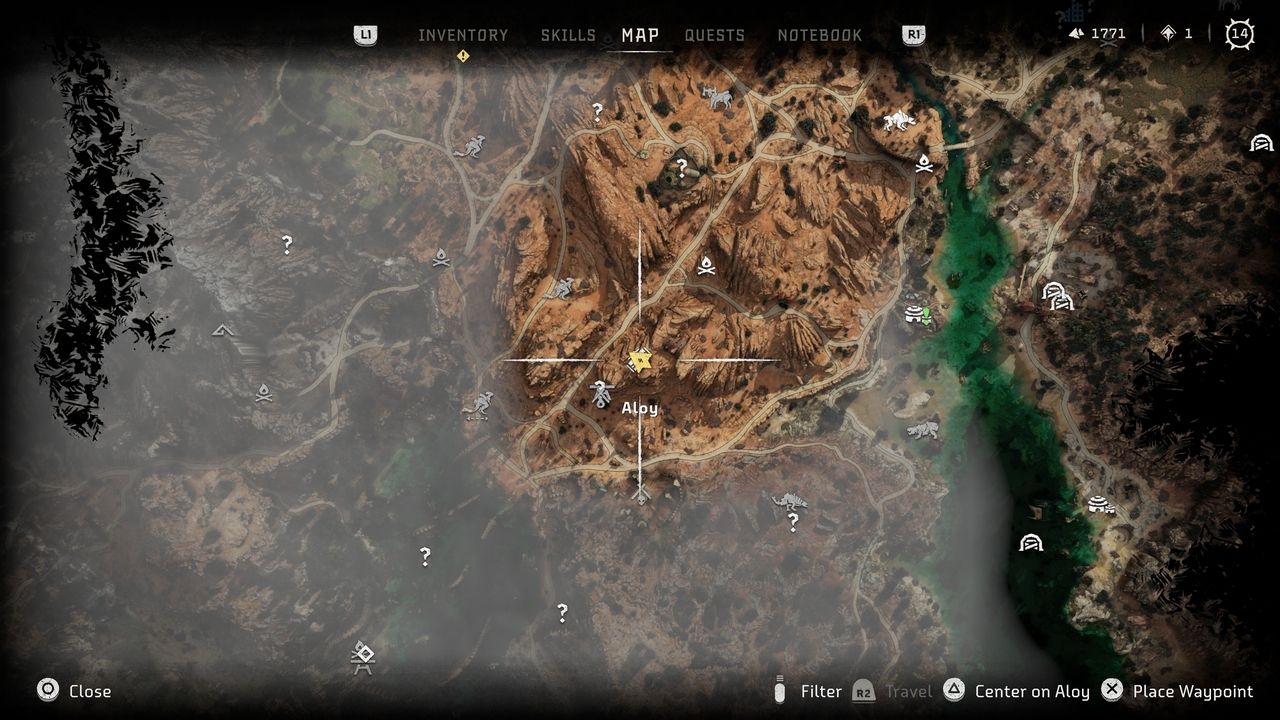Show the Notebook tab
Image resolution: width=1280 pixels, height=720 pixels.
coord(819,35)
